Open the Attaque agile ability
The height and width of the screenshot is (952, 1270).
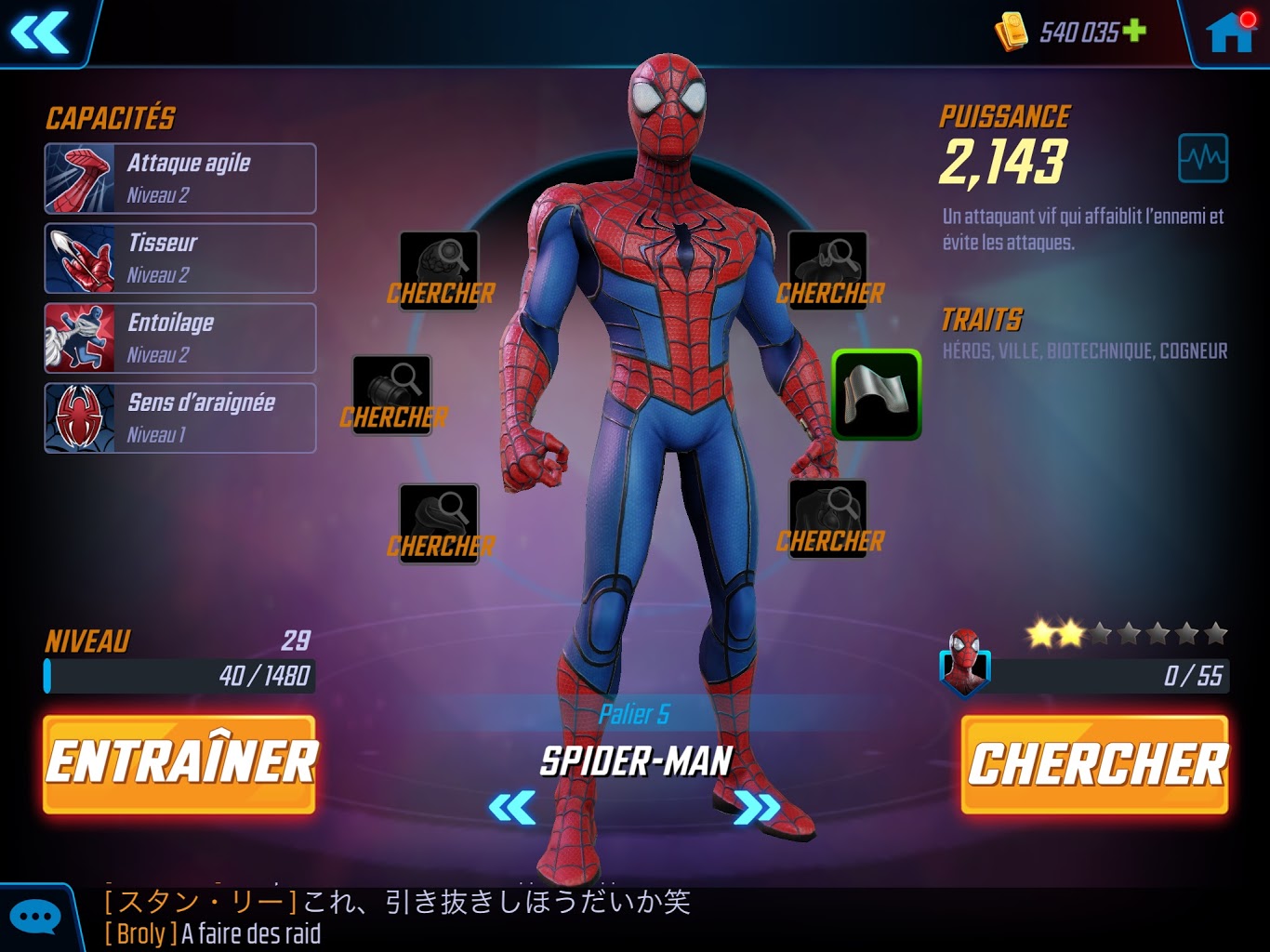tap(180, 178)
